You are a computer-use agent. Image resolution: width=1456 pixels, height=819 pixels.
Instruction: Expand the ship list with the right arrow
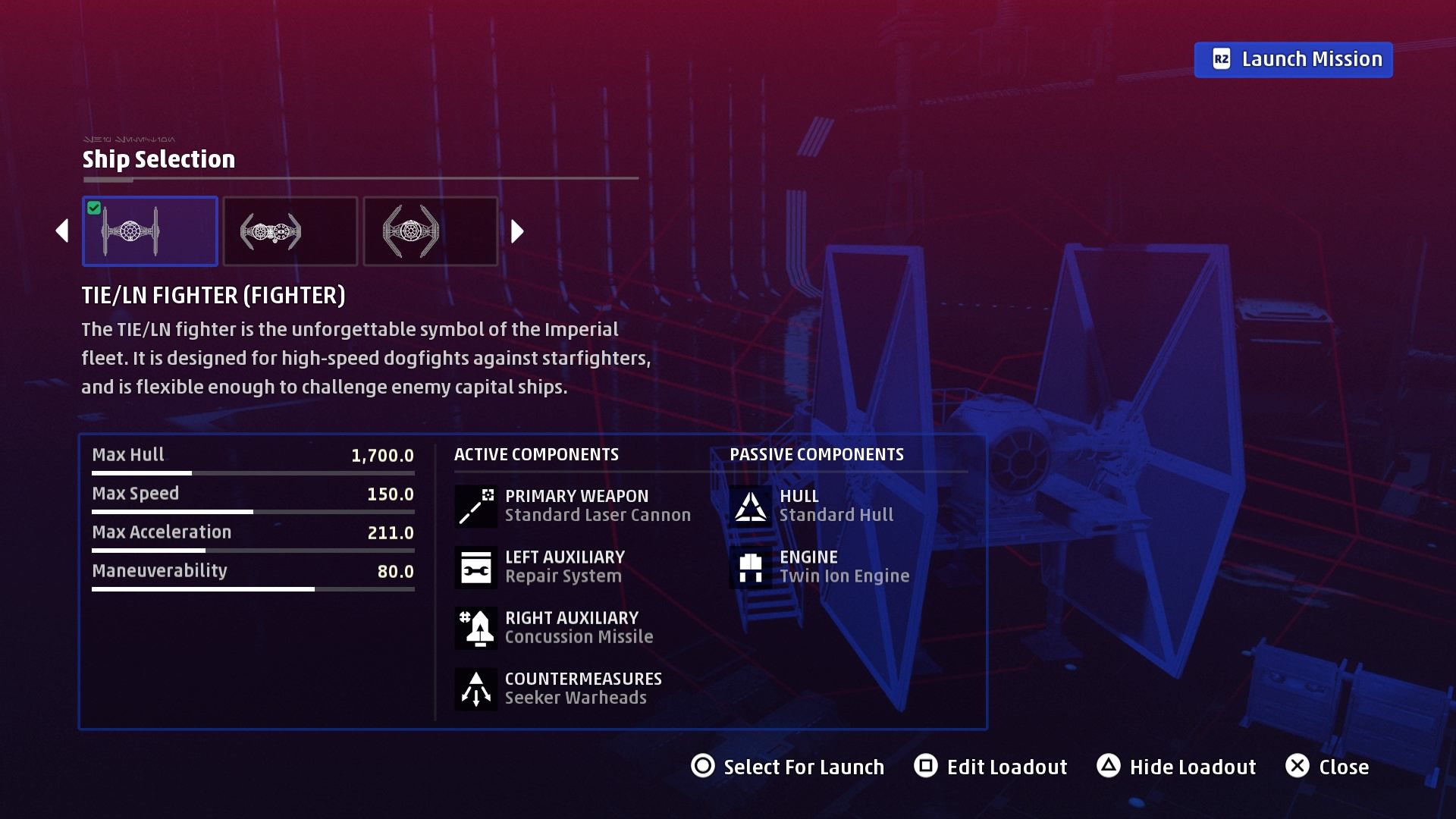(x=516, y=231)
